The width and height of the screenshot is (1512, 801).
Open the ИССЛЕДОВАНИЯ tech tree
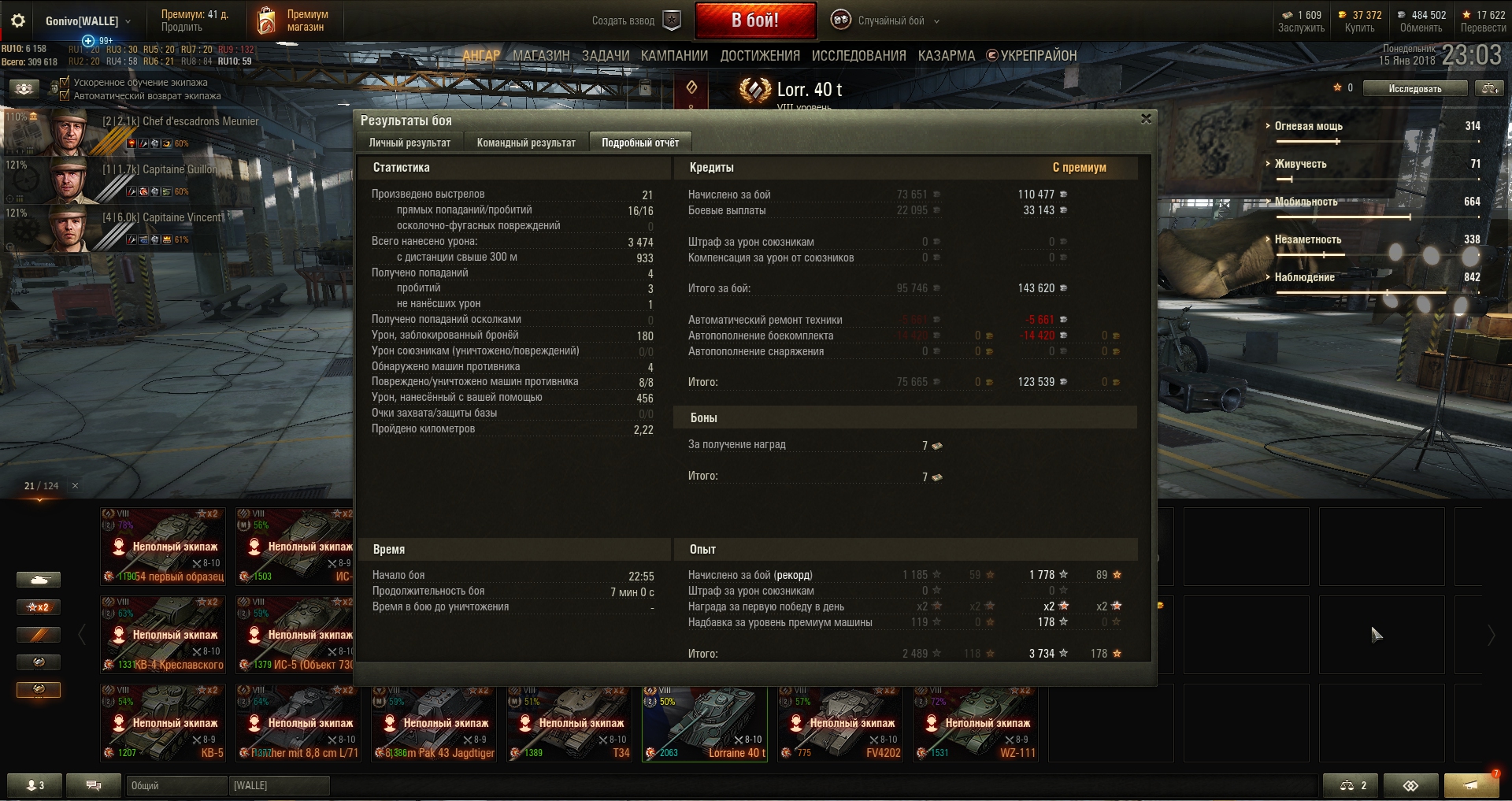pyautogui.click(x=858, y=56)
